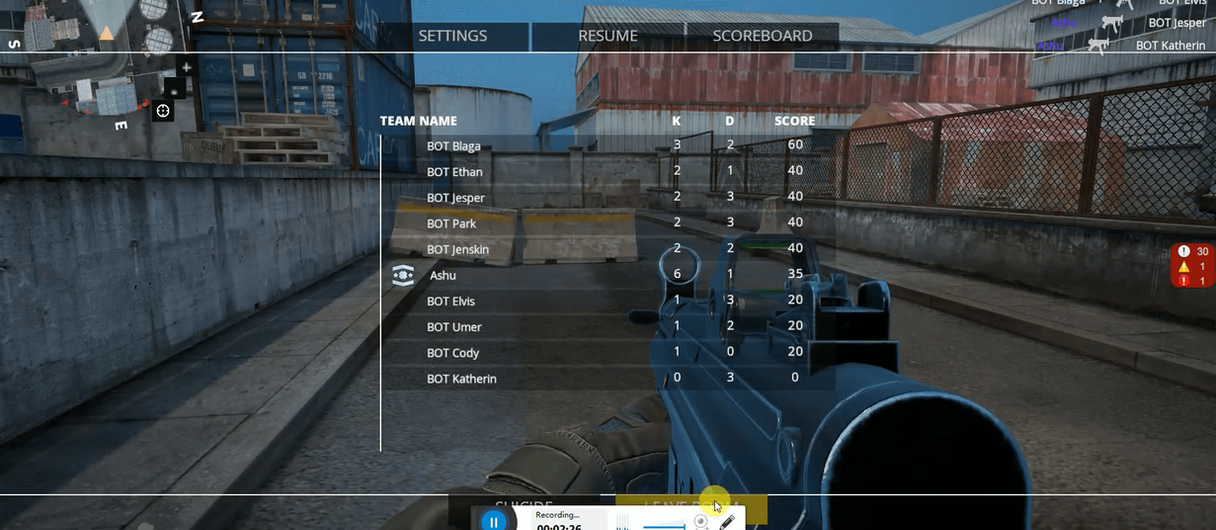Zoom in the minimap with the plus button
This screenshot has height=530, width=1216.
[185, 67]
